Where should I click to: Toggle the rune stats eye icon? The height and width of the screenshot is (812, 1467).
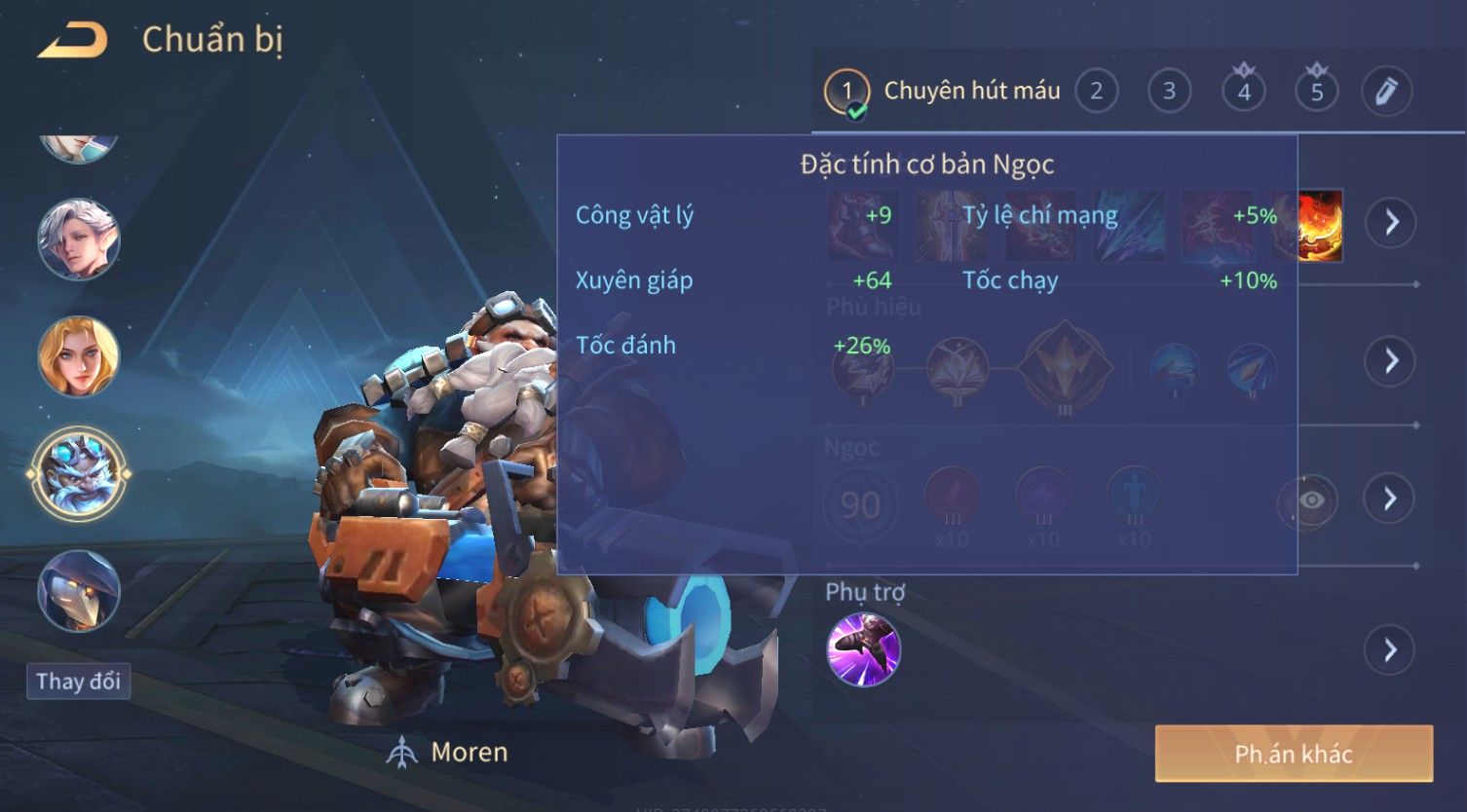[1311, 500]
